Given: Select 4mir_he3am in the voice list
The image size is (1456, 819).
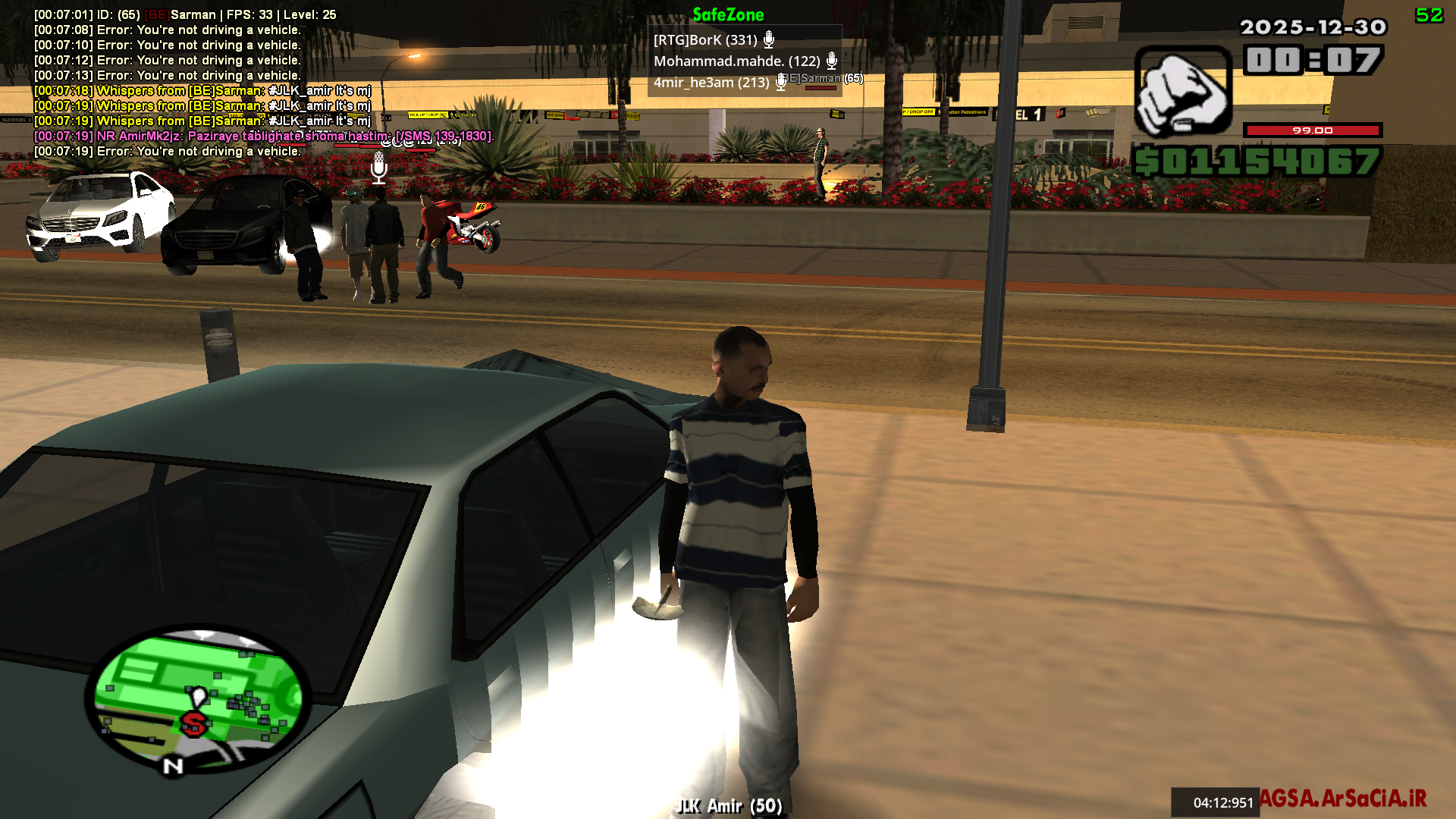Looking at the screenshot, I should (711, 83).
